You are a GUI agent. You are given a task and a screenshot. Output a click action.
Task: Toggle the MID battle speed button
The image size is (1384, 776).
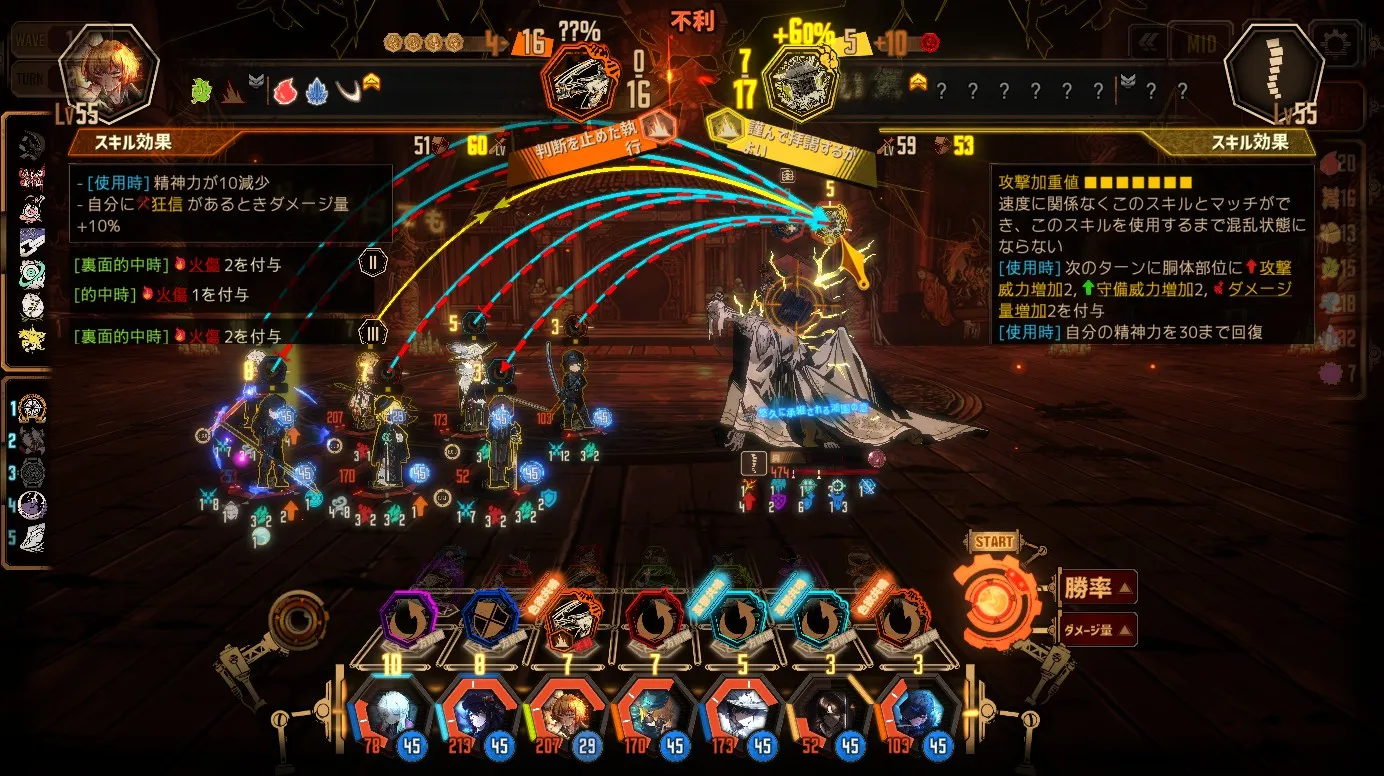(x=1201, y=44)
